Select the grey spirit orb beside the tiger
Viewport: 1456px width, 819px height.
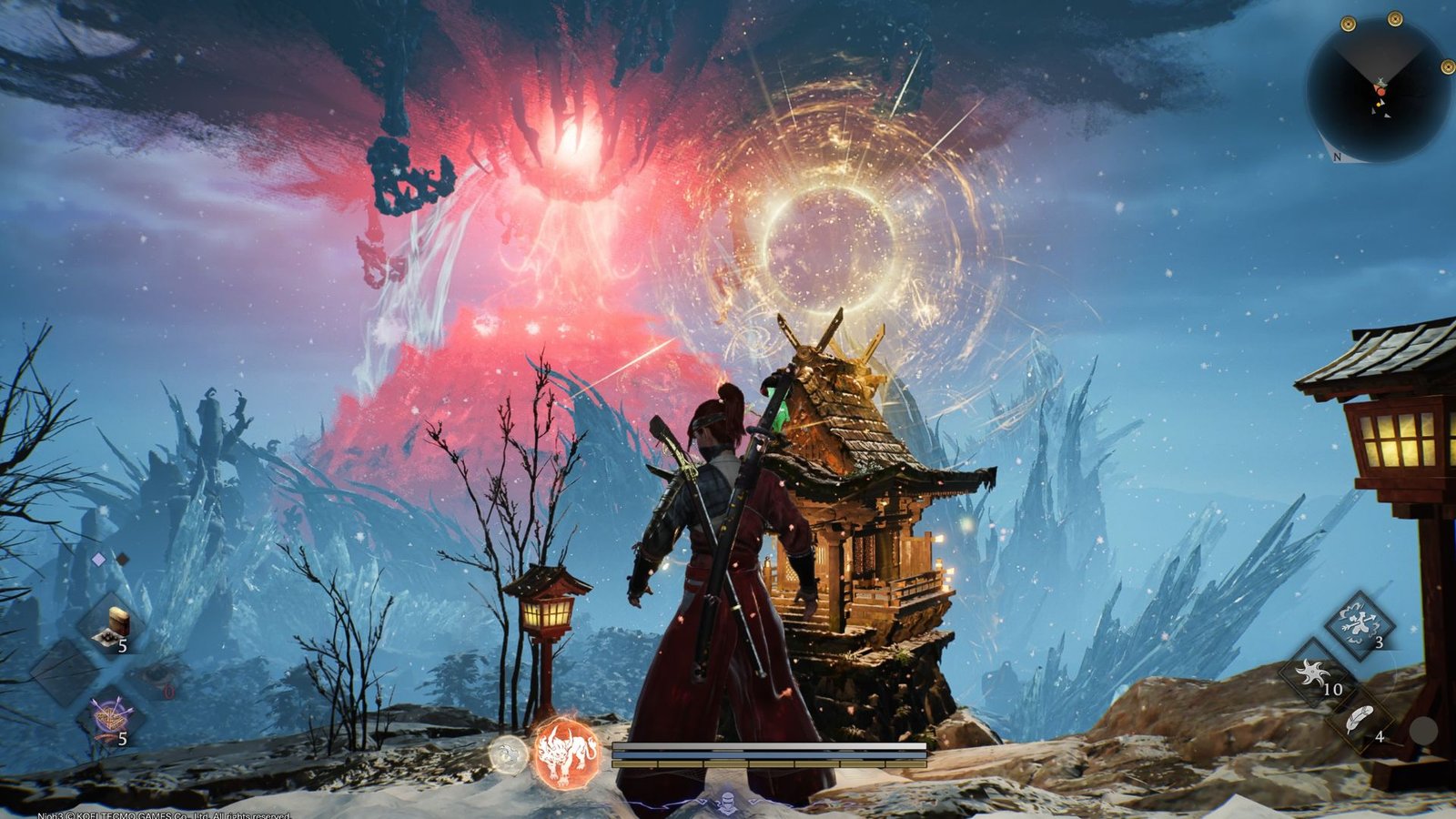pyautogui.click(x=506, y=753)
